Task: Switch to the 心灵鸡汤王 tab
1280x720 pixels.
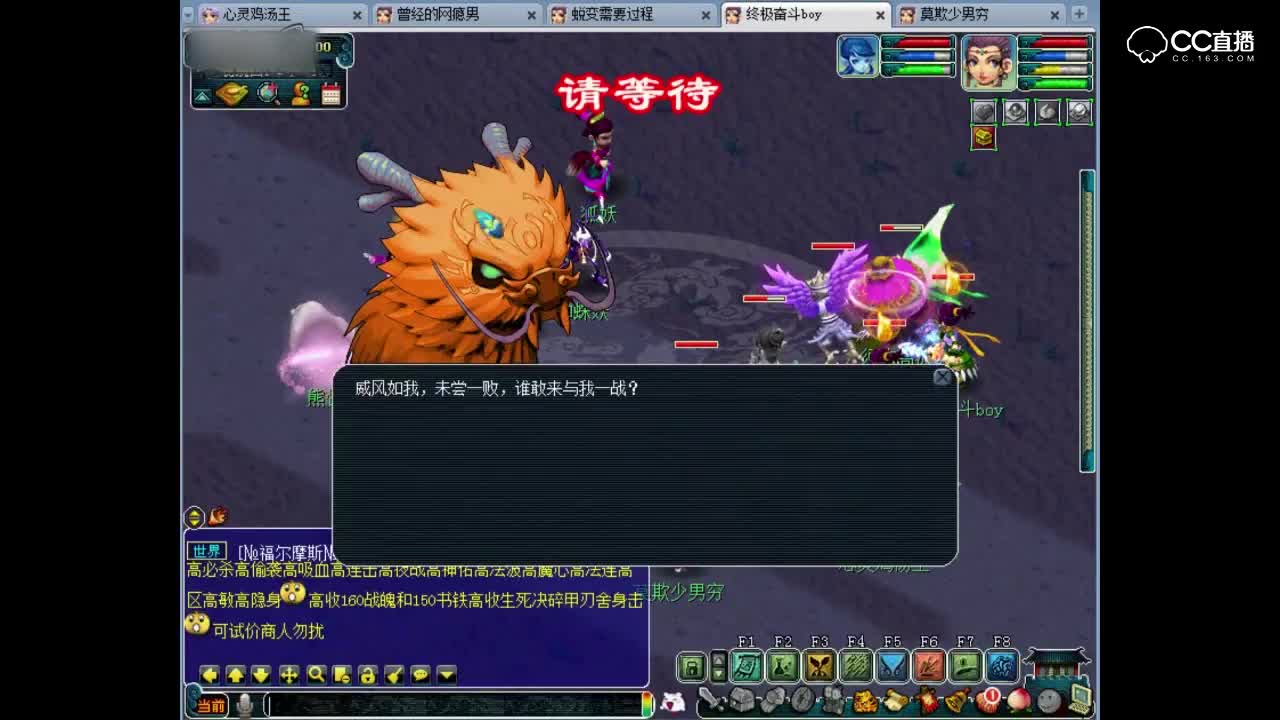Action: pos(255,15)
